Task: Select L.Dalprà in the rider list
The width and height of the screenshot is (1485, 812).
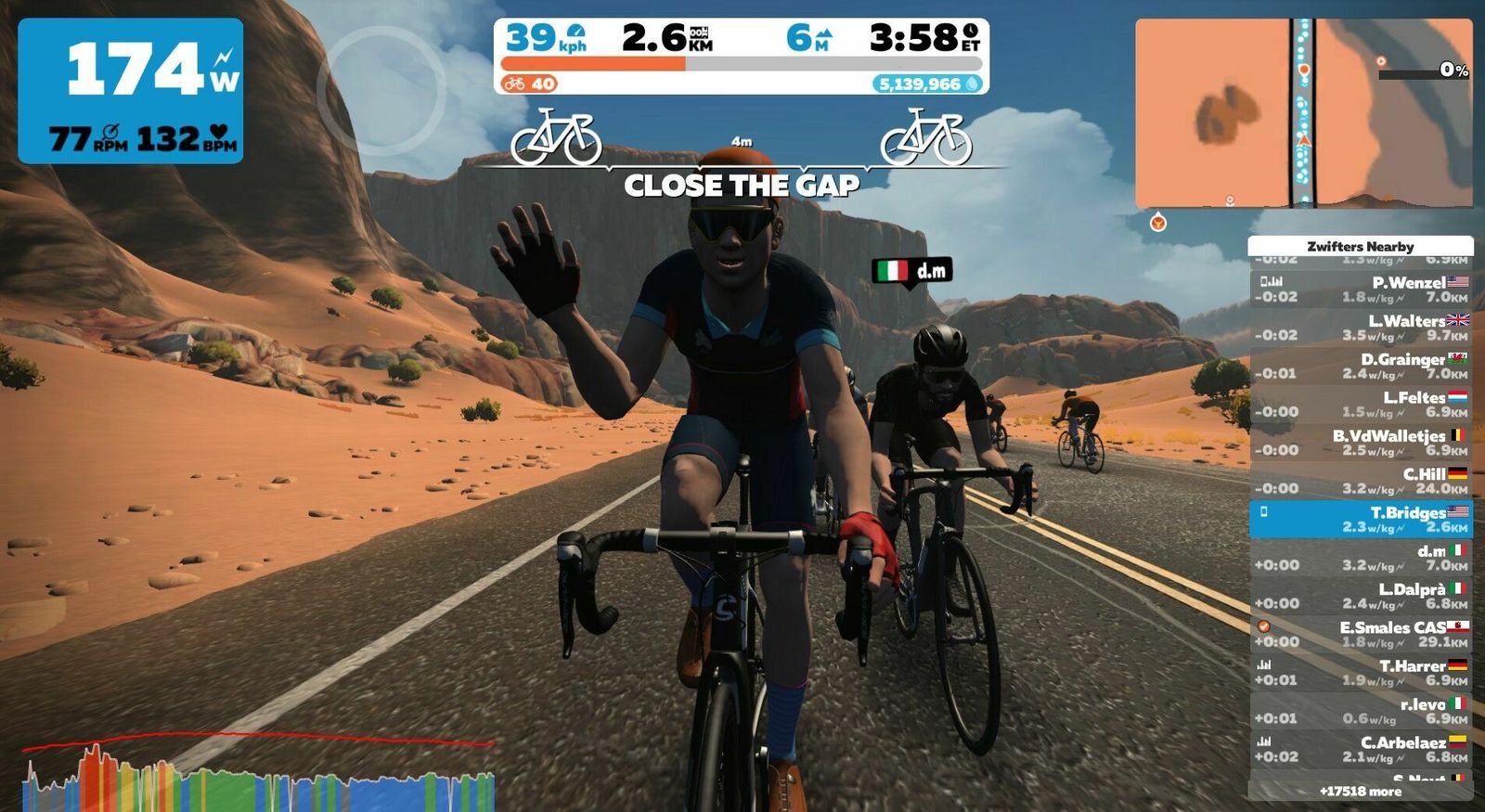Action: [1361, 596]
